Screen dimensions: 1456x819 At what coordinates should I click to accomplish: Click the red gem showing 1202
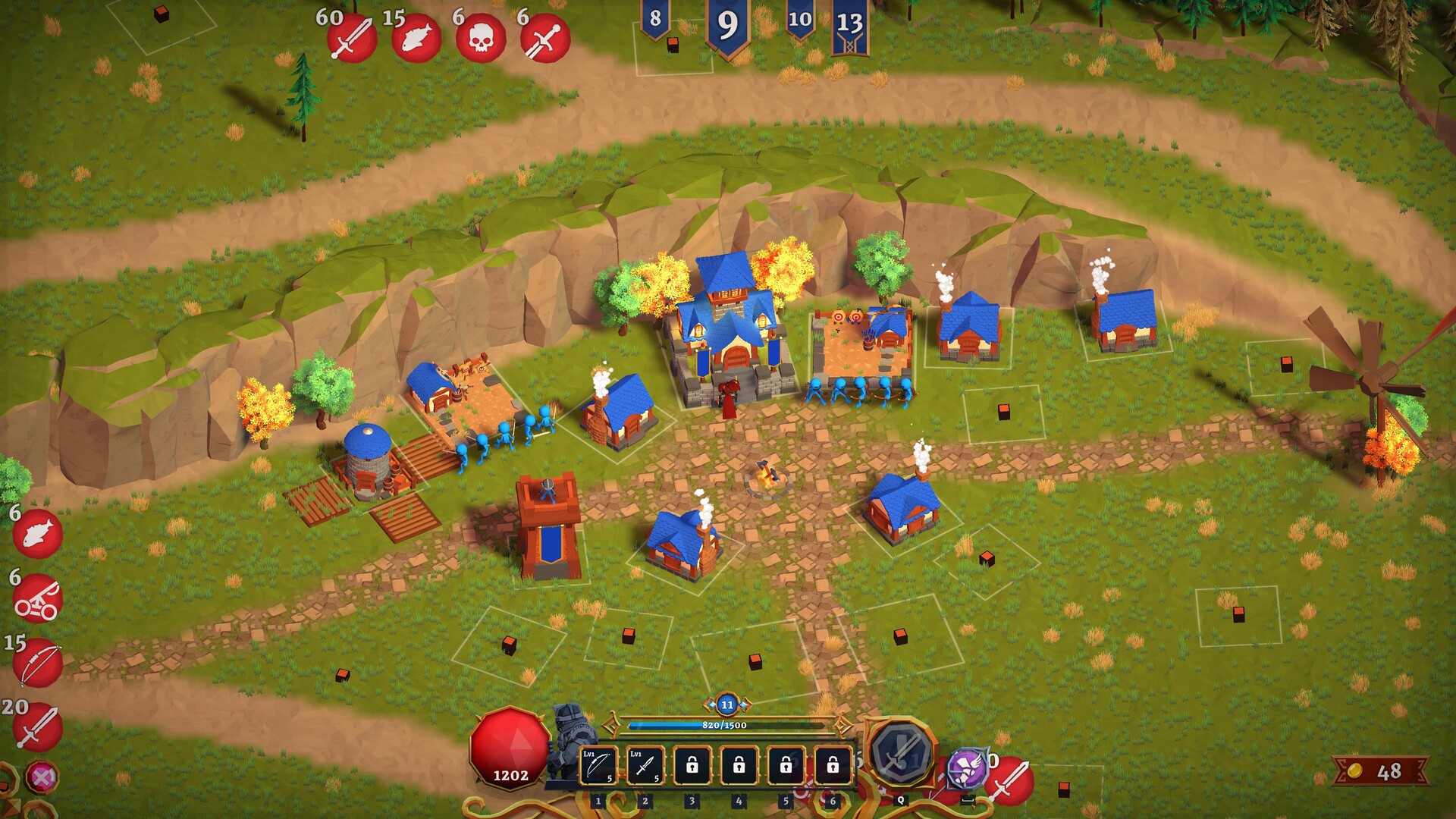click(510, 747)
